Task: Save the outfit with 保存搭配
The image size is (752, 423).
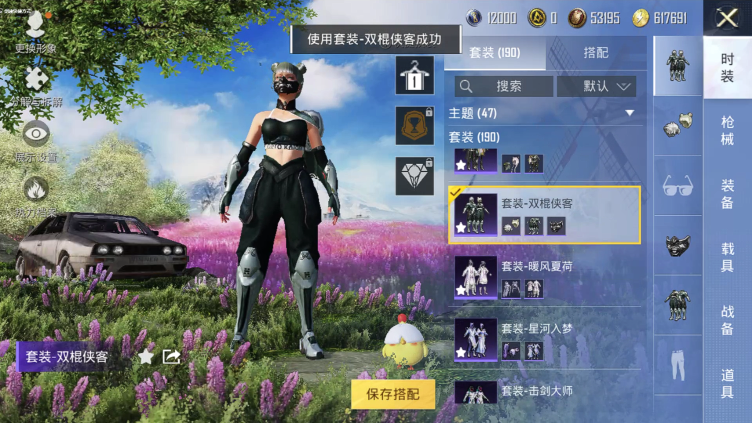Action: pyautogui.click(x=393, y=394)
